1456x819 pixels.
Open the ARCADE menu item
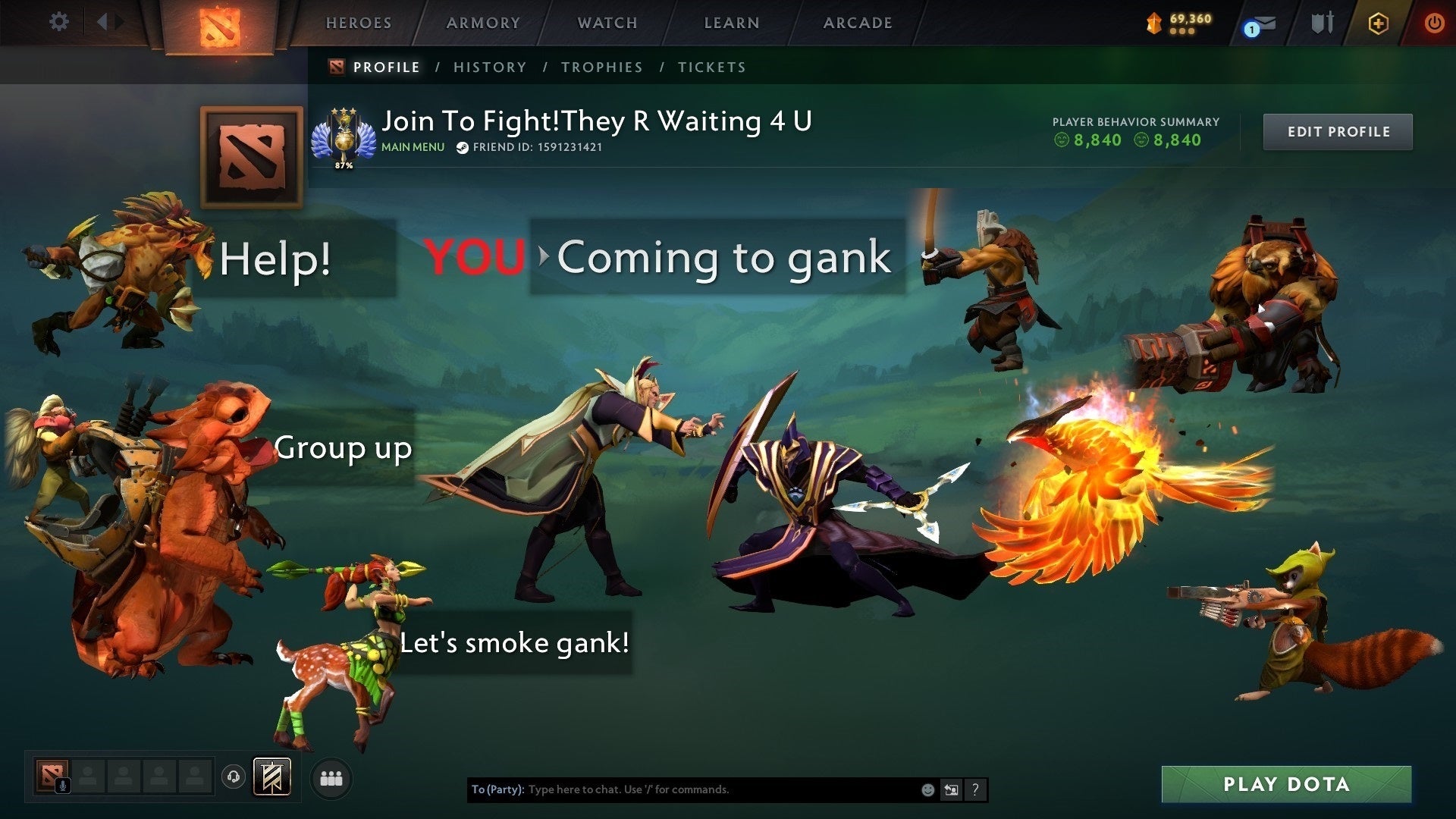coord(858,23)
